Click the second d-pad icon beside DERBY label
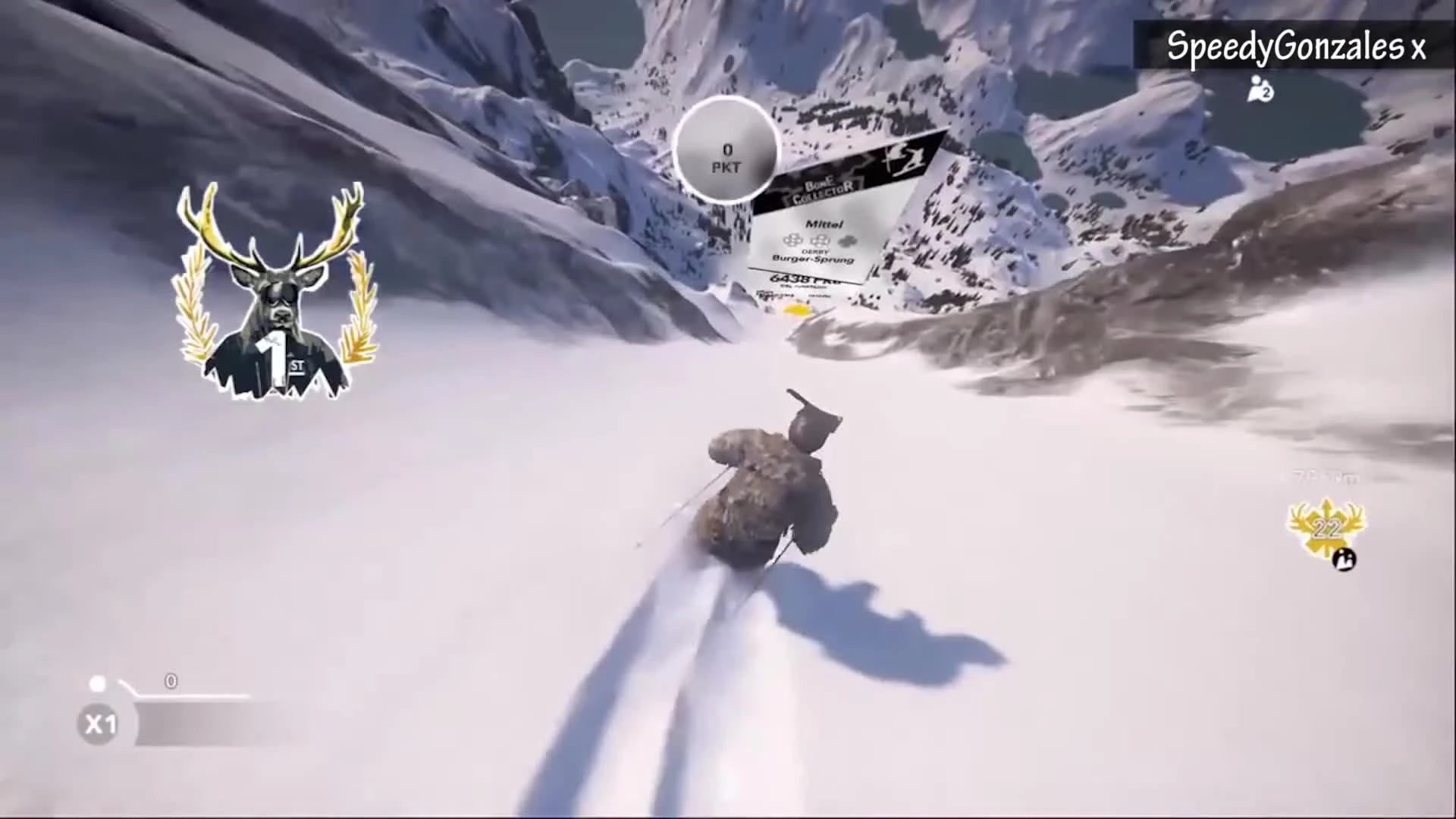 click(820, 240)
